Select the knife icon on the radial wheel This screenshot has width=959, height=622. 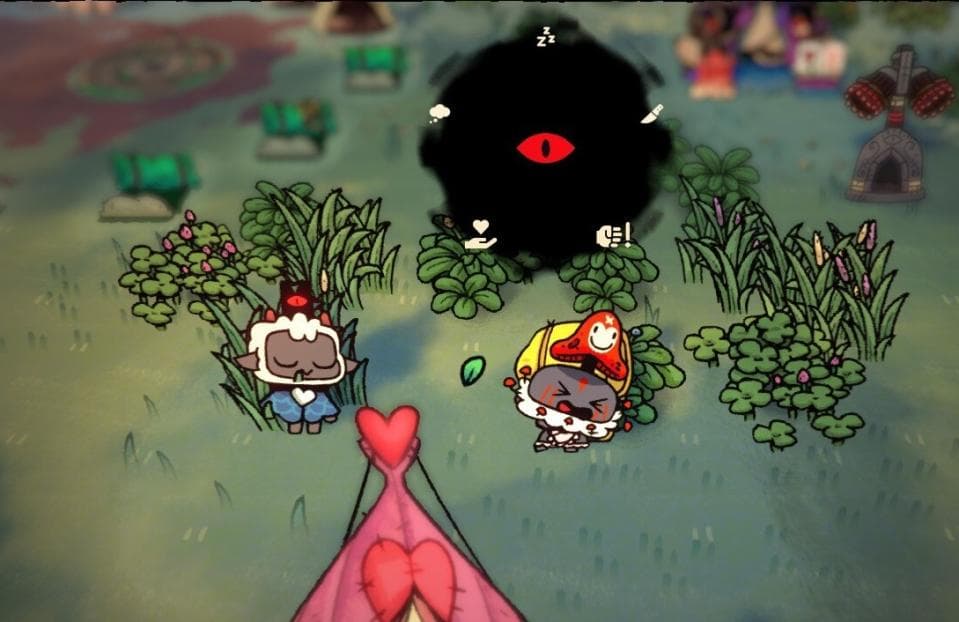651,113
